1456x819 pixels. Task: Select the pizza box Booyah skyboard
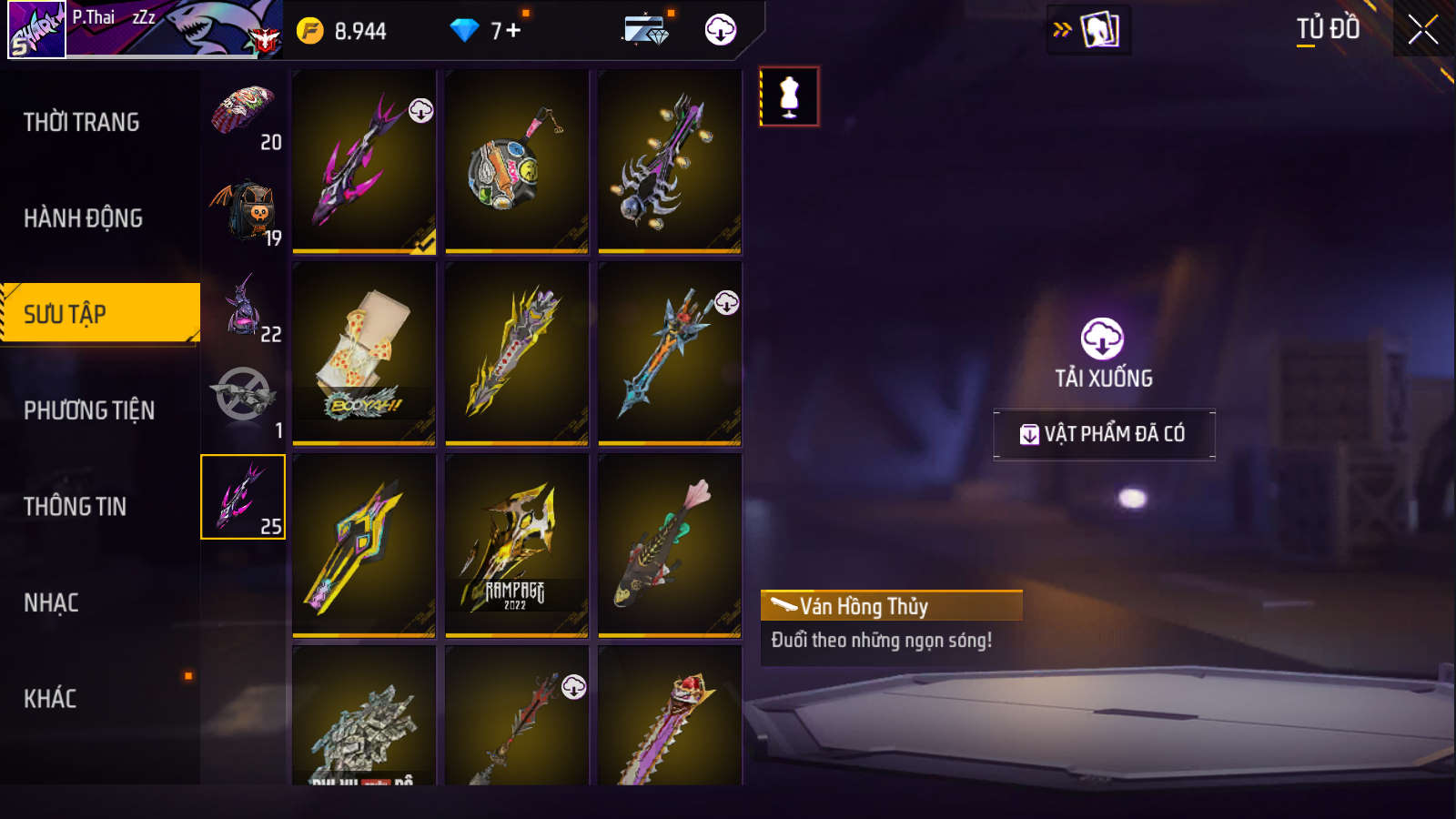pos(364,353)
